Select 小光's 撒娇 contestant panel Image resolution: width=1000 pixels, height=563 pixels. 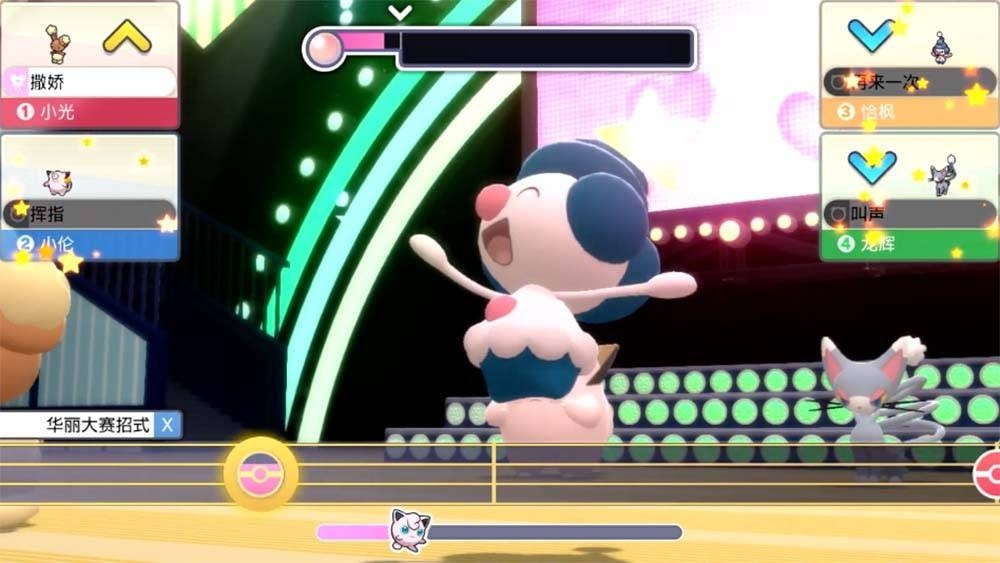(90, 65)
